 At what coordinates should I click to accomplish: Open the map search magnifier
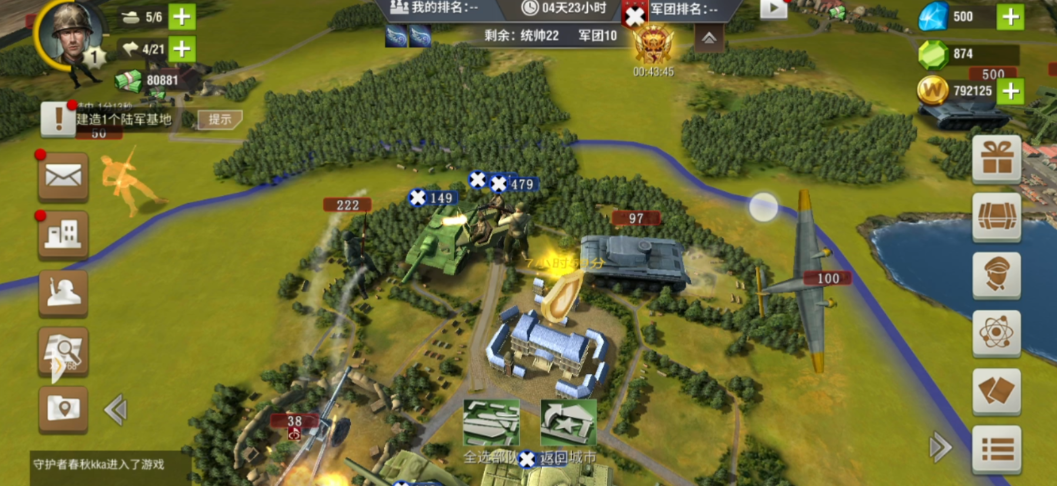point(63,351)
